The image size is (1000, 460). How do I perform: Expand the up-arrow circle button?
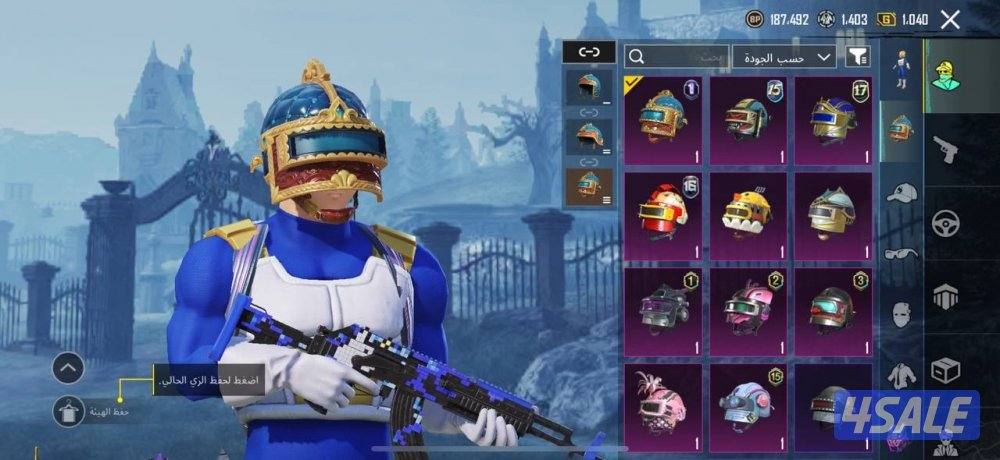(67, 368)
